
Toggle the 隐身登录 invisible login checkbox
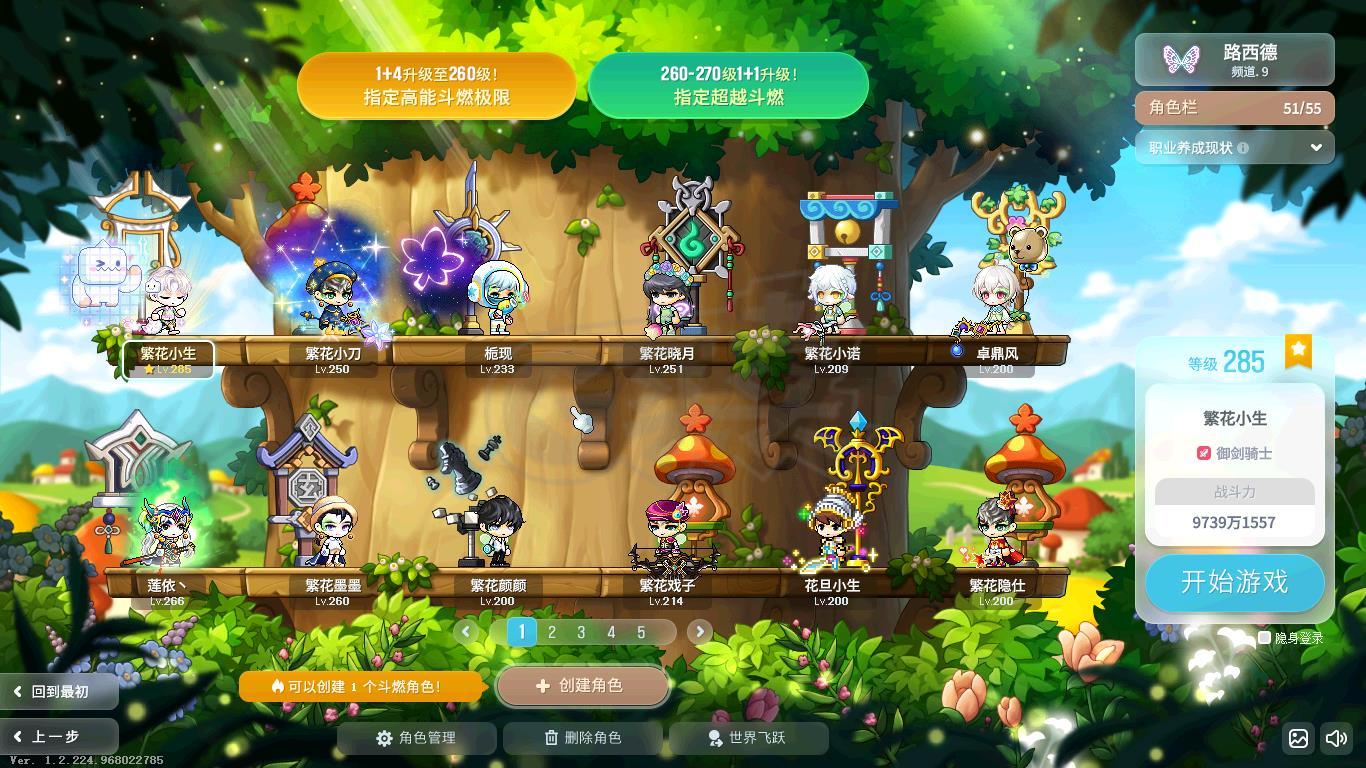coord(1264,637)
